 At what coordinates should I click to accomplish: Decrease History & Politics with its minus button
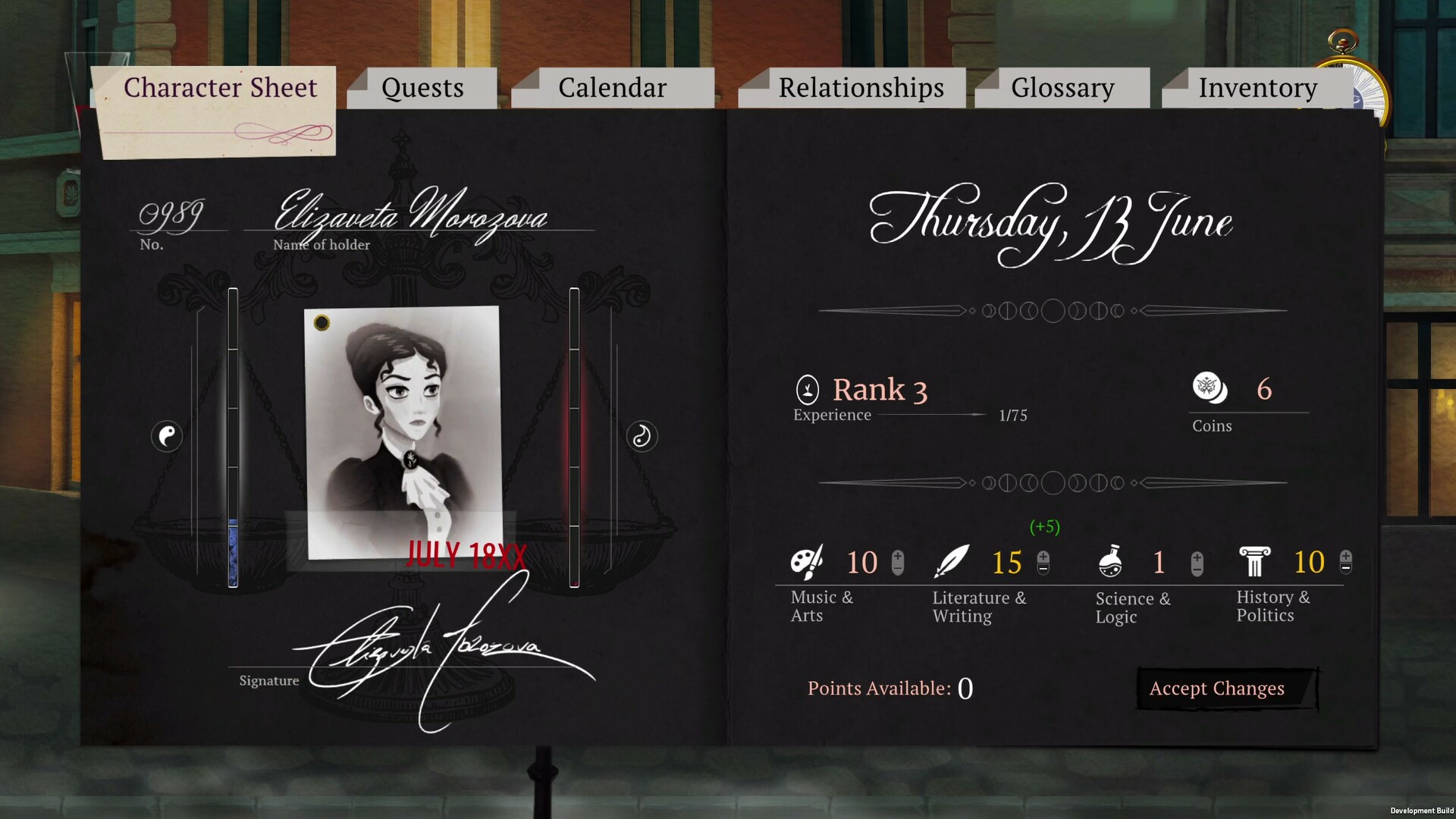click(1346, 567)
